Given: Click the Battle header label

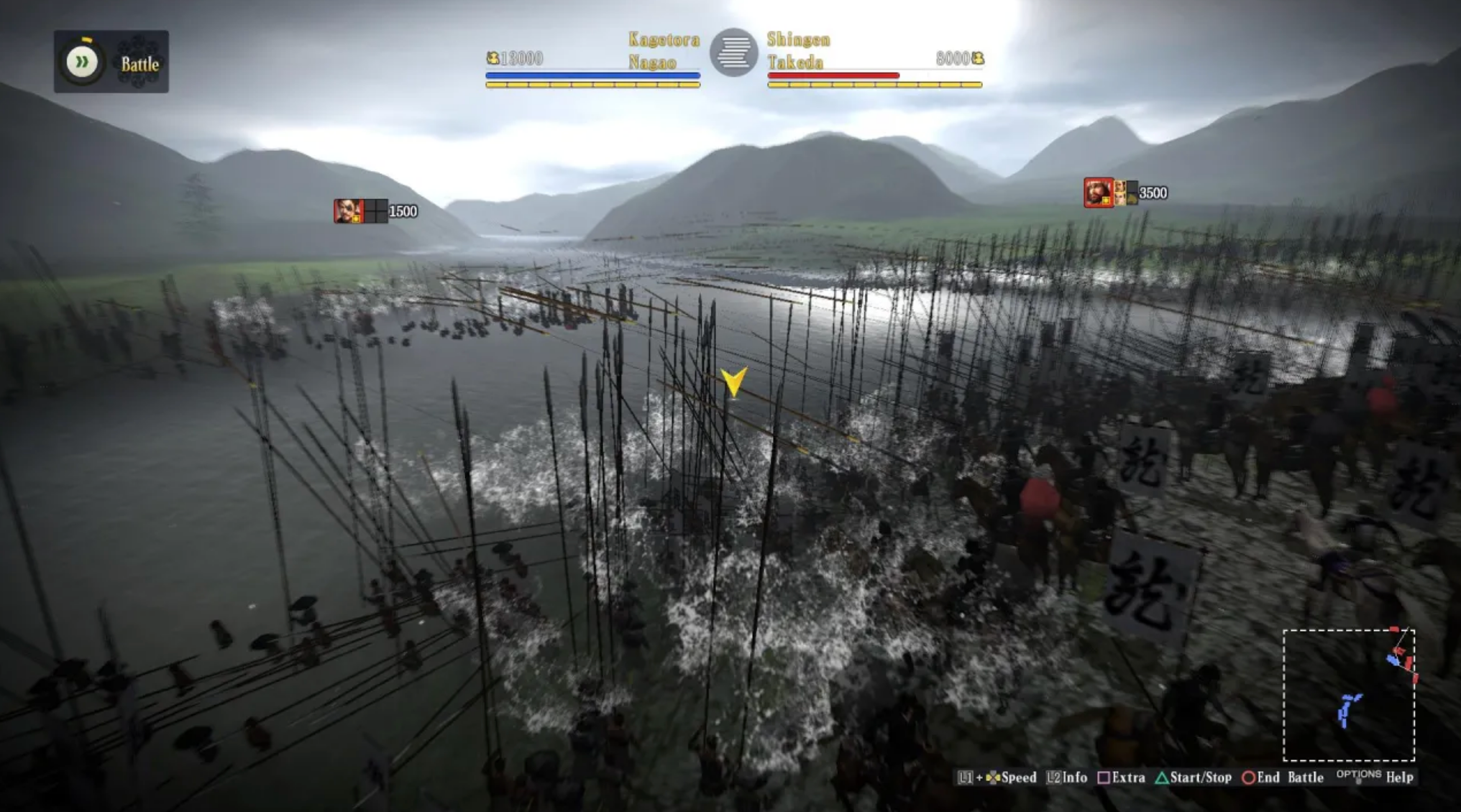Looking at the screenshot, I should (x=141, y=65).
